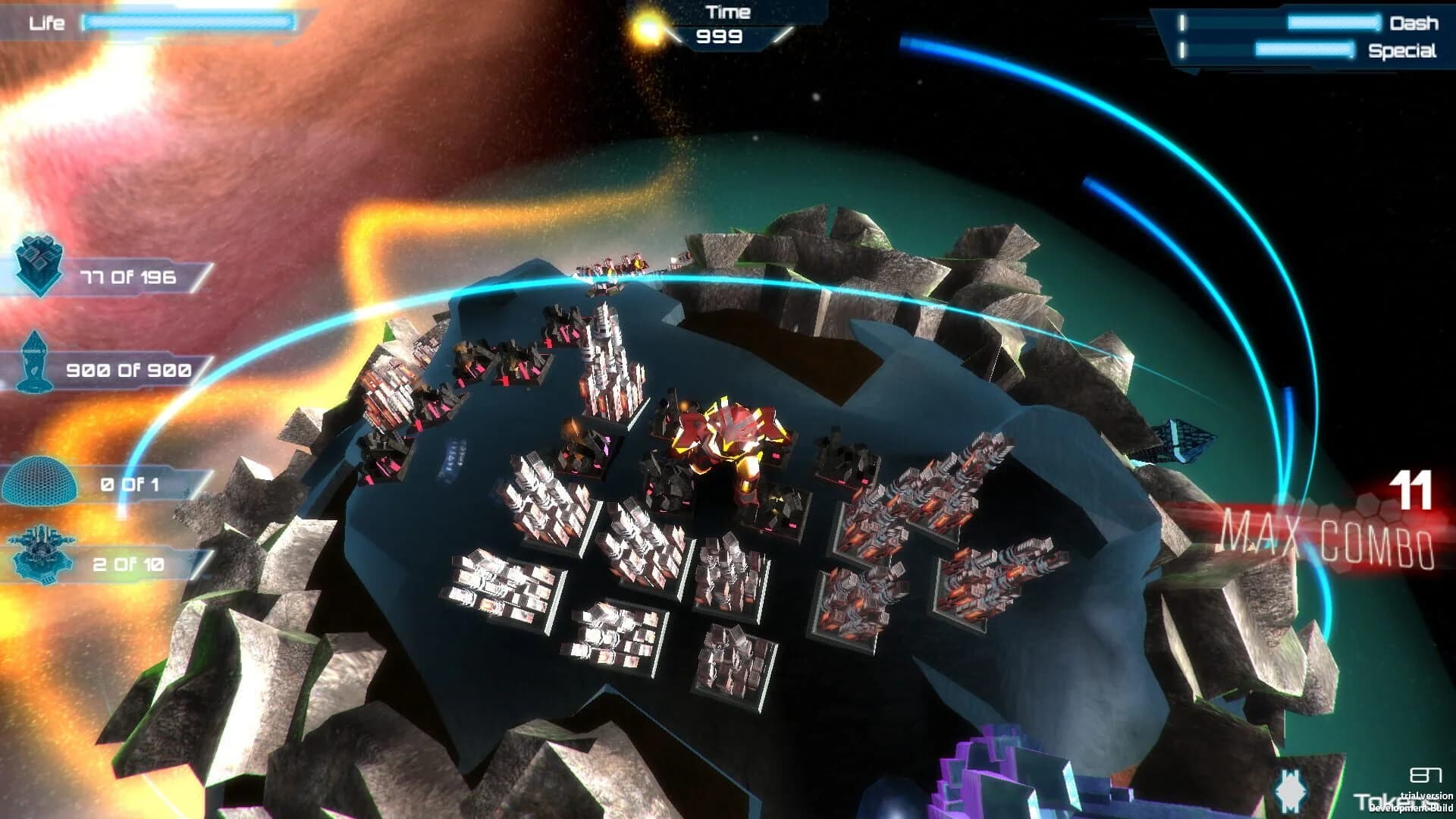Toggle the Special gauge indicator
Viewport: 1456px width, 819px height.
coord(1304,49)
